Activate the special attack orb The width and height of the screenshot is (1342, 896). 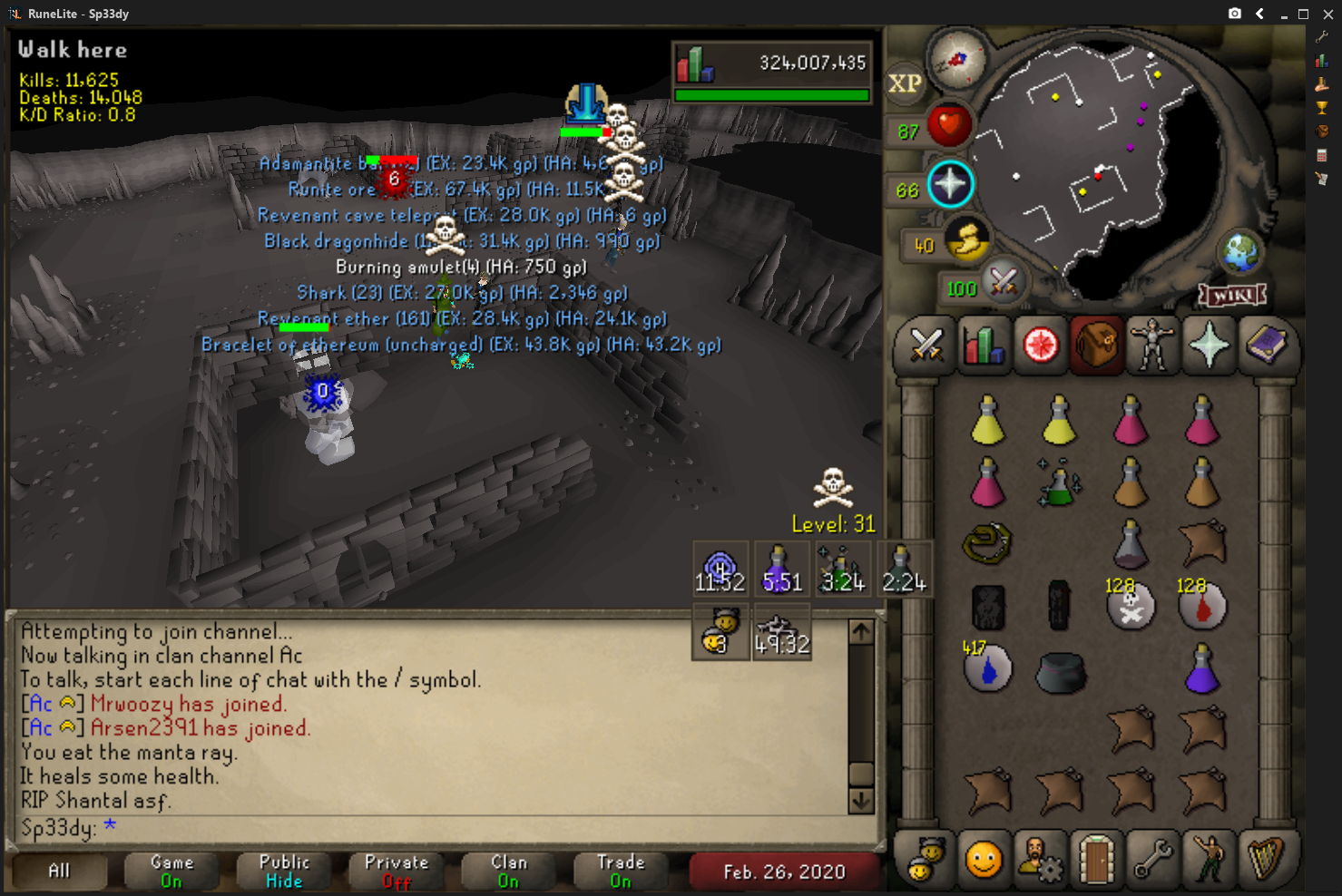click(1003, 281)
